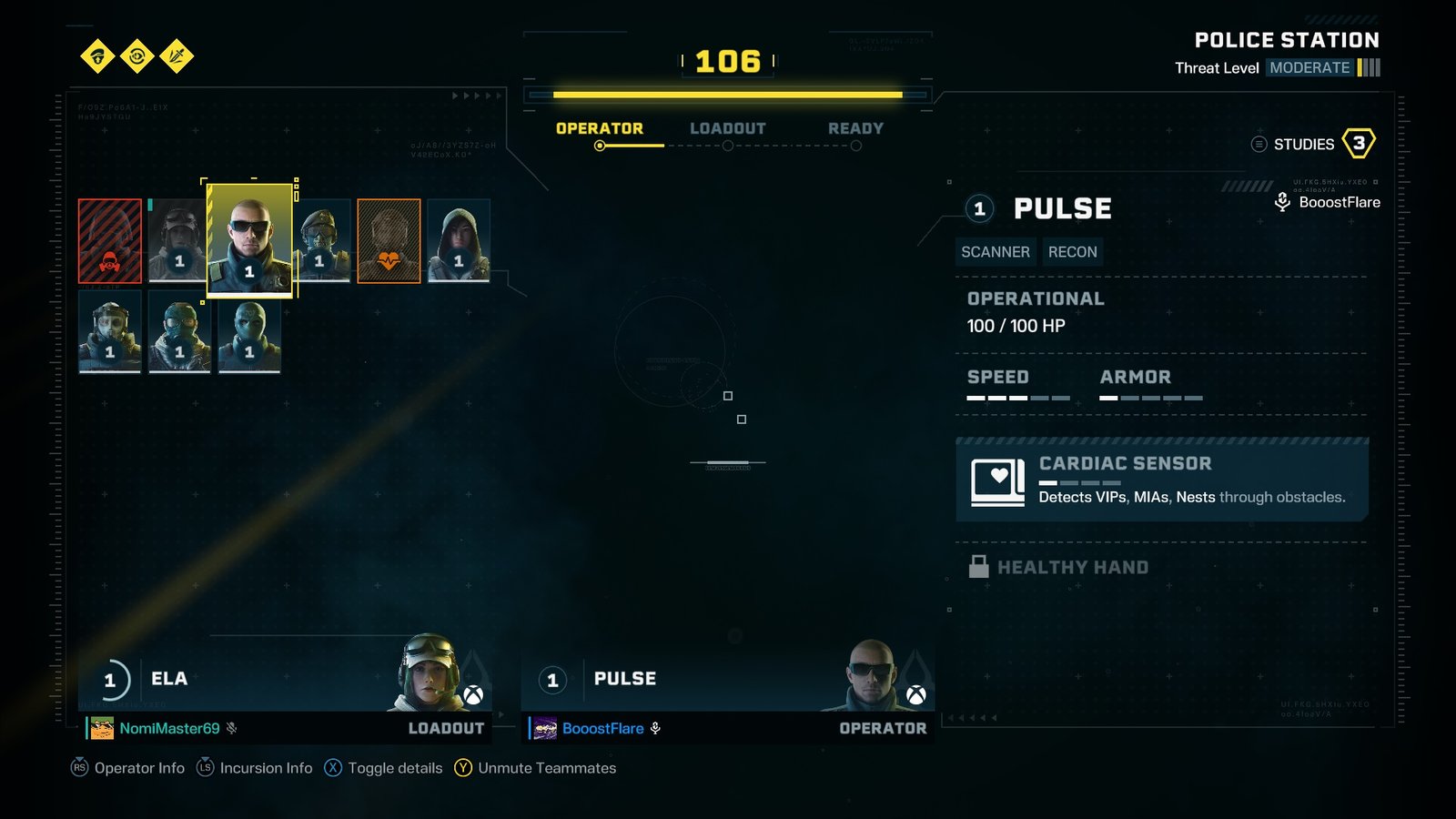Image resolution: width=1456 pixels, height=819 pixels.
Task: Click the Scanner role tag
Action: pyautogui.click(x=996, y=252)
